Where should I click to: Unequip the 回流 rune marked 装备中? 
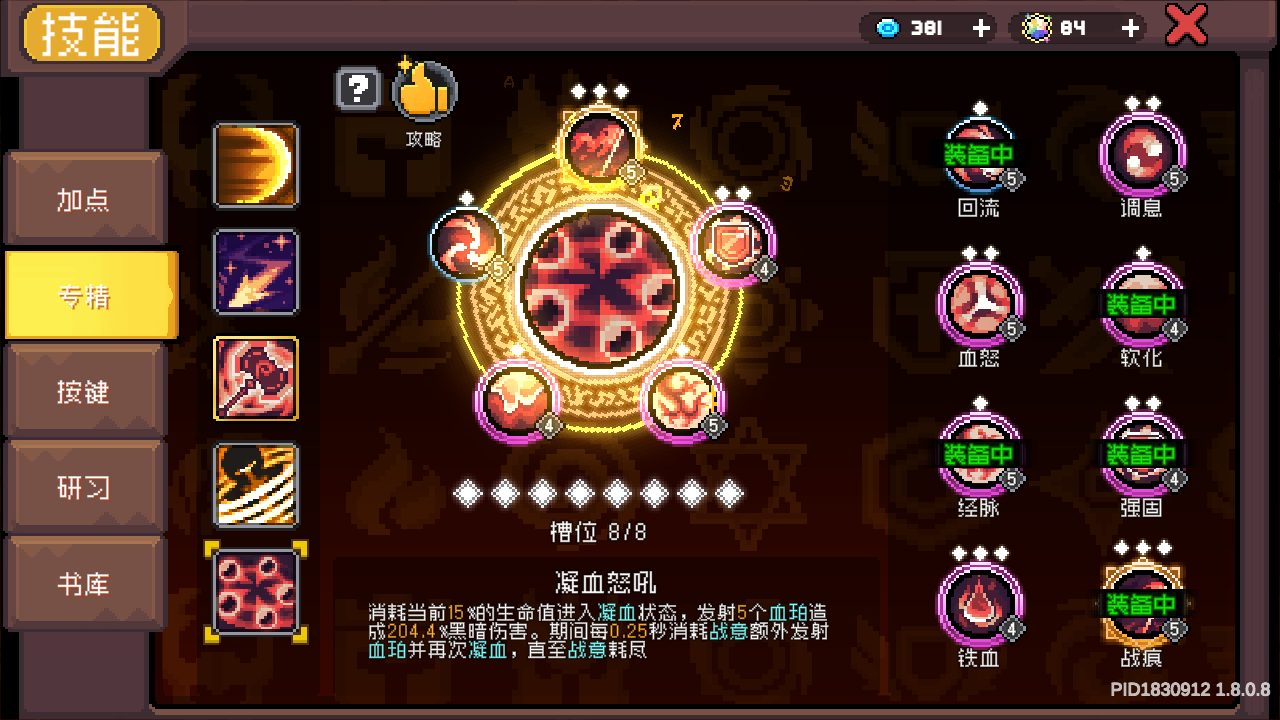tap(979, 156)
